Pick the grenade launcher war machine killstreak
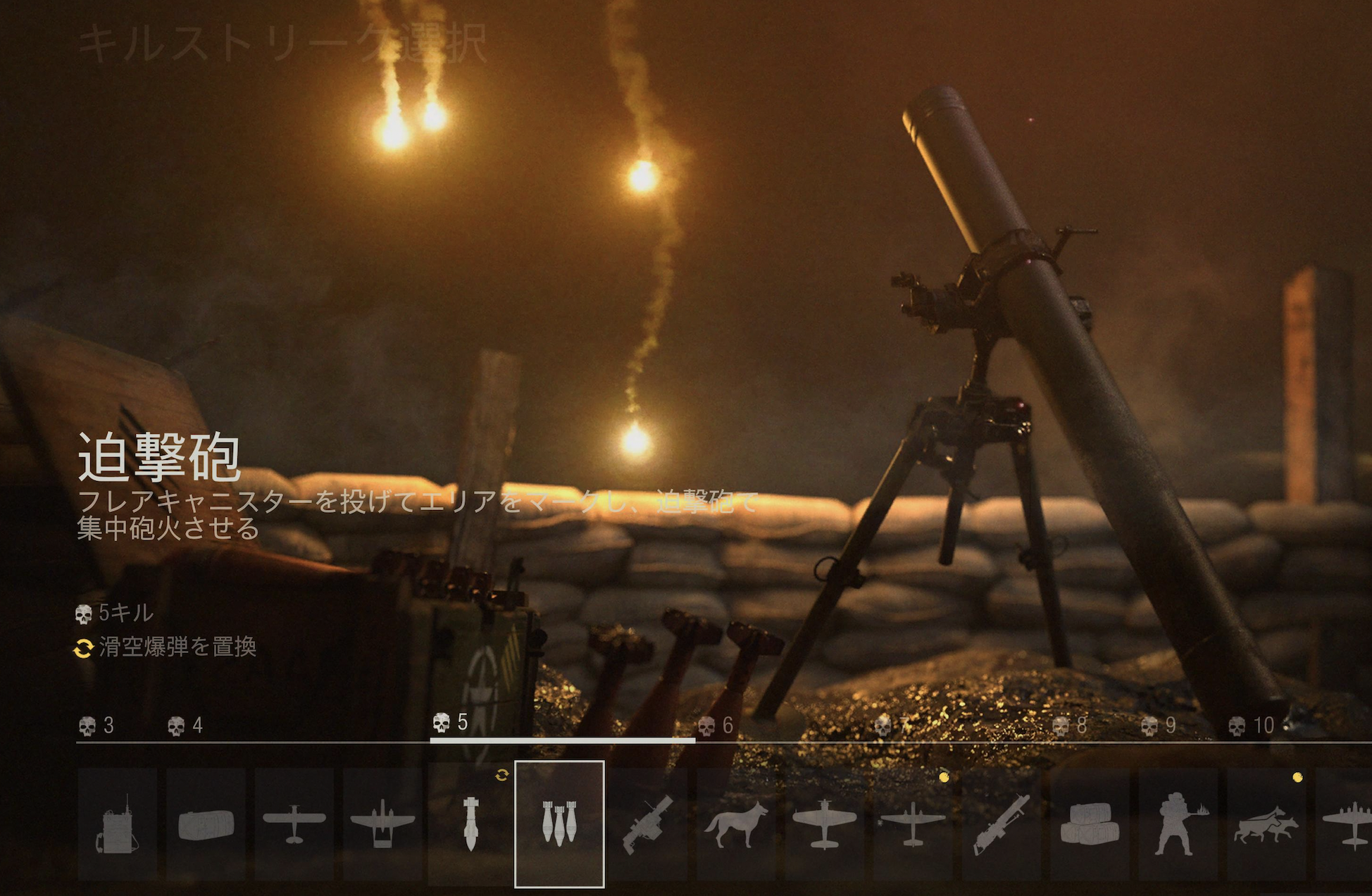Screen dimensions: 1372x896 click(x=648, y=824)
